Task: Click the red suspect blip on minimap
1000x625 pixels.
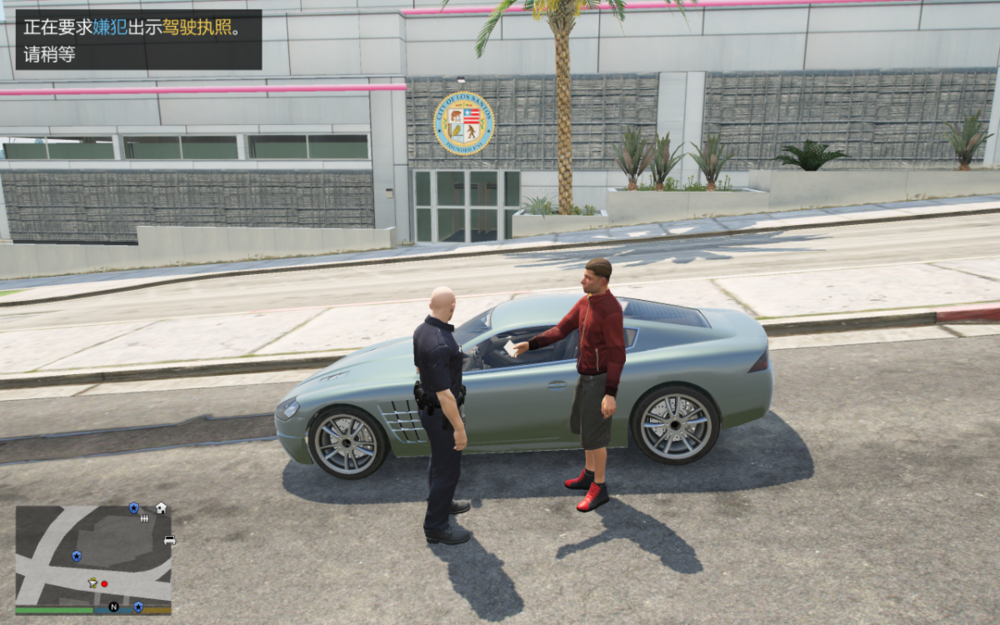Action: (104, 582)
